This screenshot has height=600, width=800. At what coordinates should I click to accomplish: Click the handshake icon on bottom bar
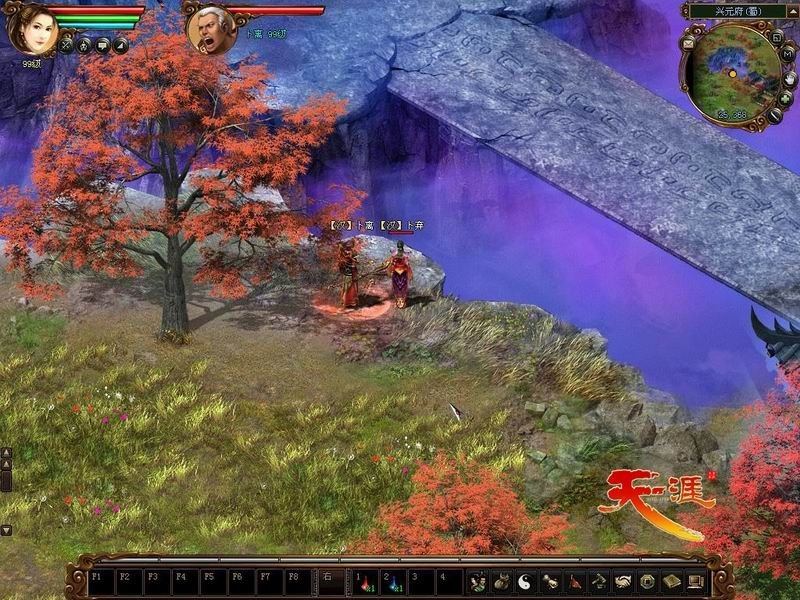coord(623,581)
